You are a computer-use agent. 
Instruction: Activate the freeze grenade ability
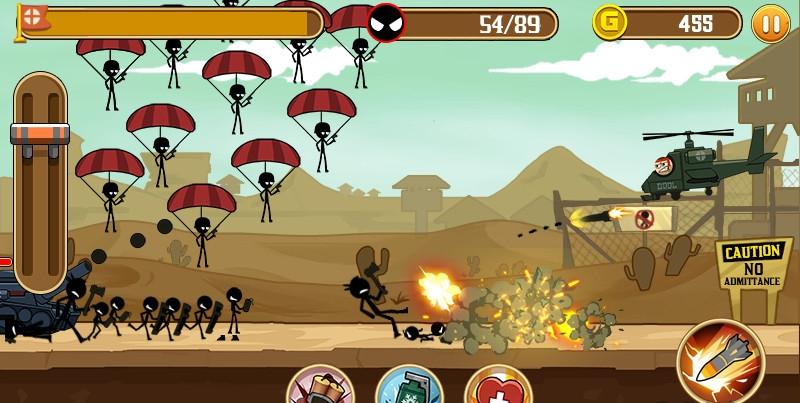408,389
